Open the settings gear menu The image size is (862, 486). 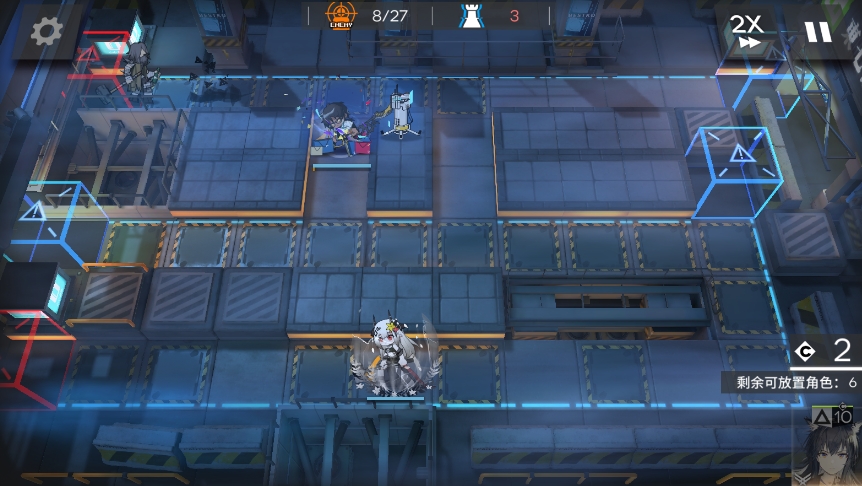pos(45,32)
